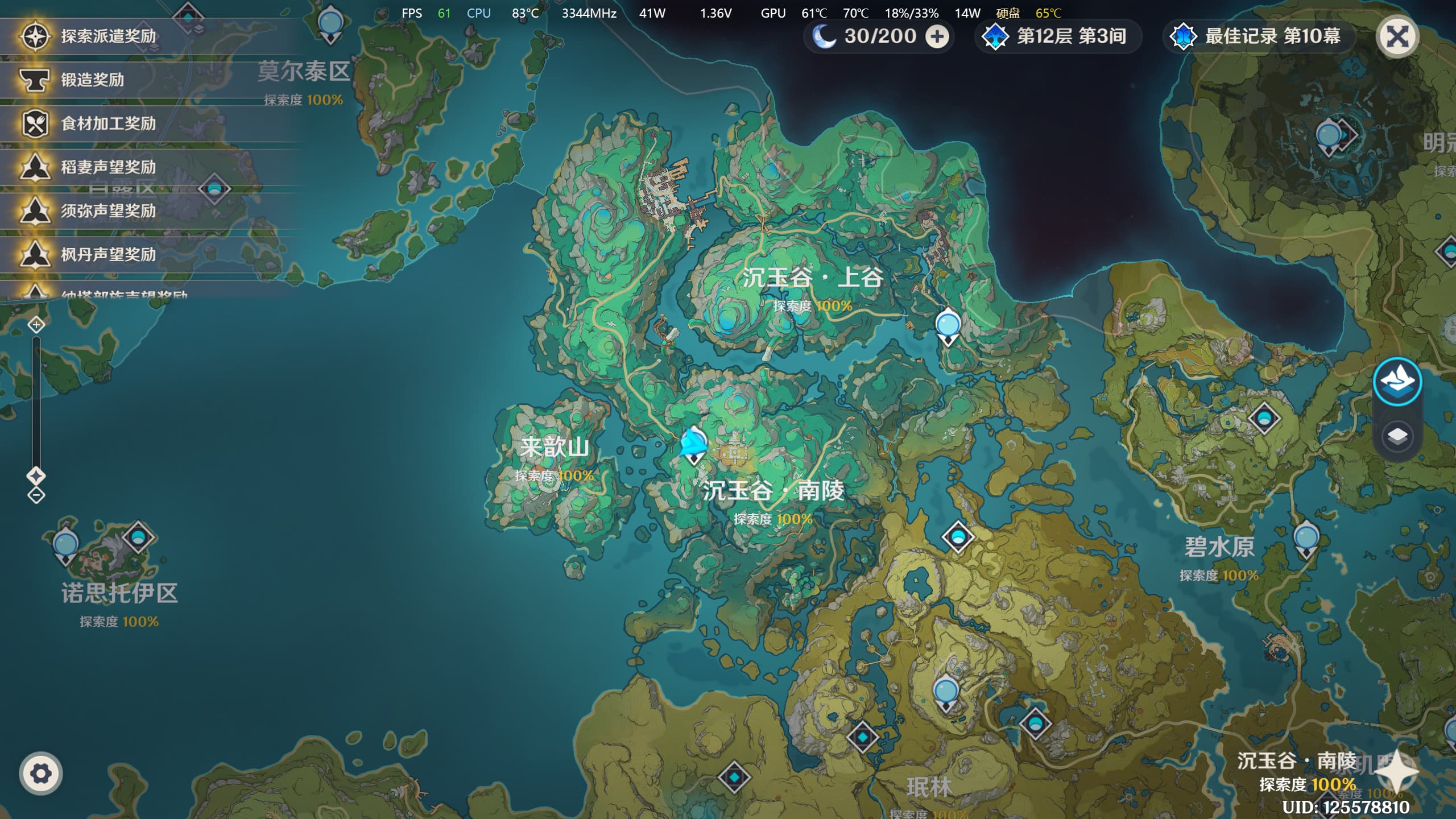Open 探索派遣奖励 expedition rewards entry

tap(108, 36)
